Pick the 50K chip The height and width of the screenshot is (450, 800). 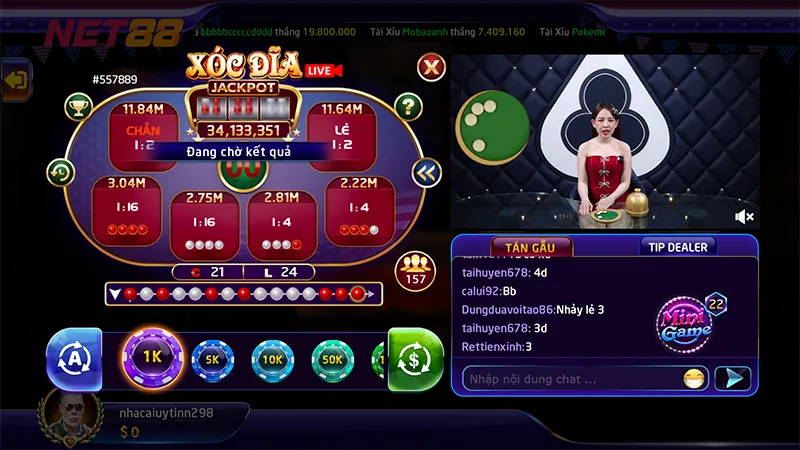[x=332, y=358]
